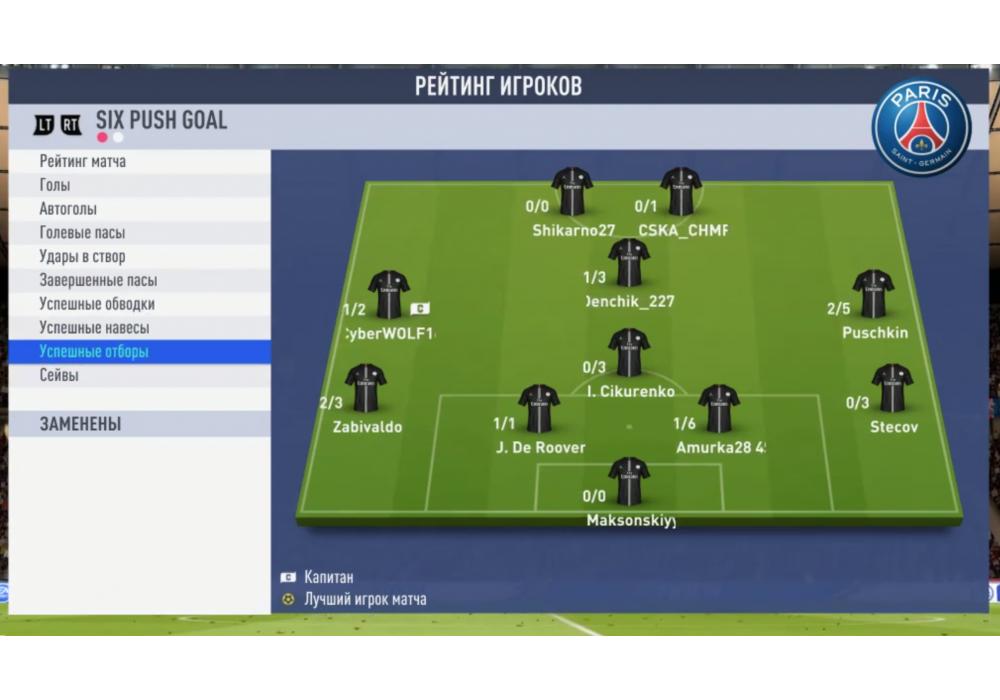
Task: Choose player Zabivaldo on the formation
Action: (366, 388)
